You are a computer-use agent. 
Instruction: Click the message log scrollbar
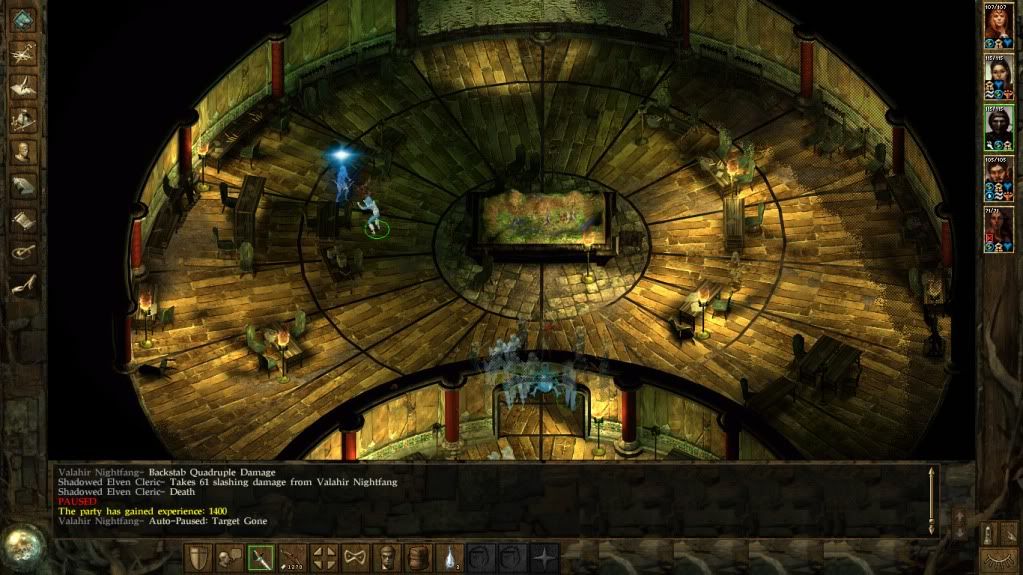933,500
